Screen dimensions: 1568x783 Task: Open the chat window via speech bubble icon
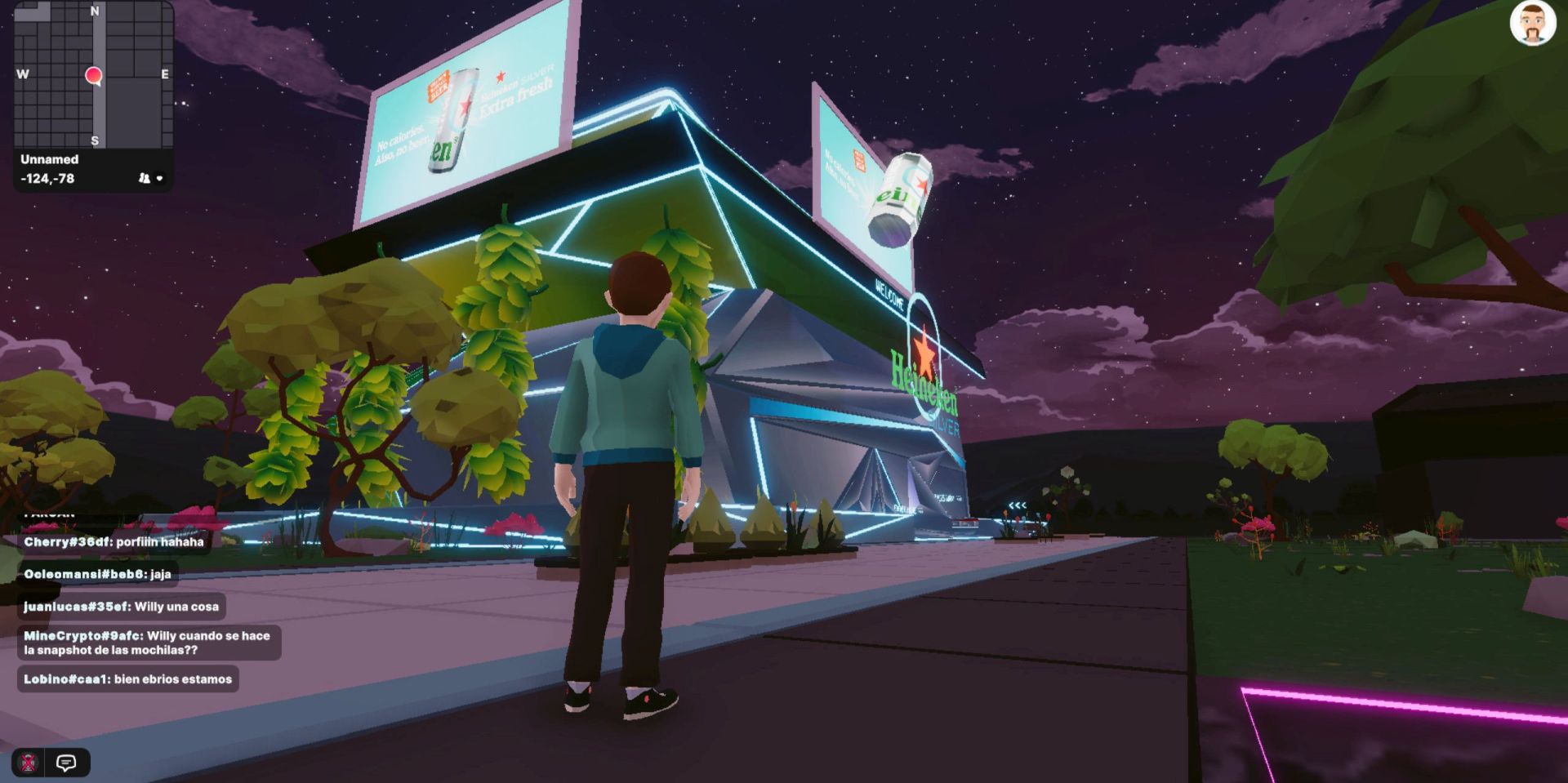[x=66, y=763]
